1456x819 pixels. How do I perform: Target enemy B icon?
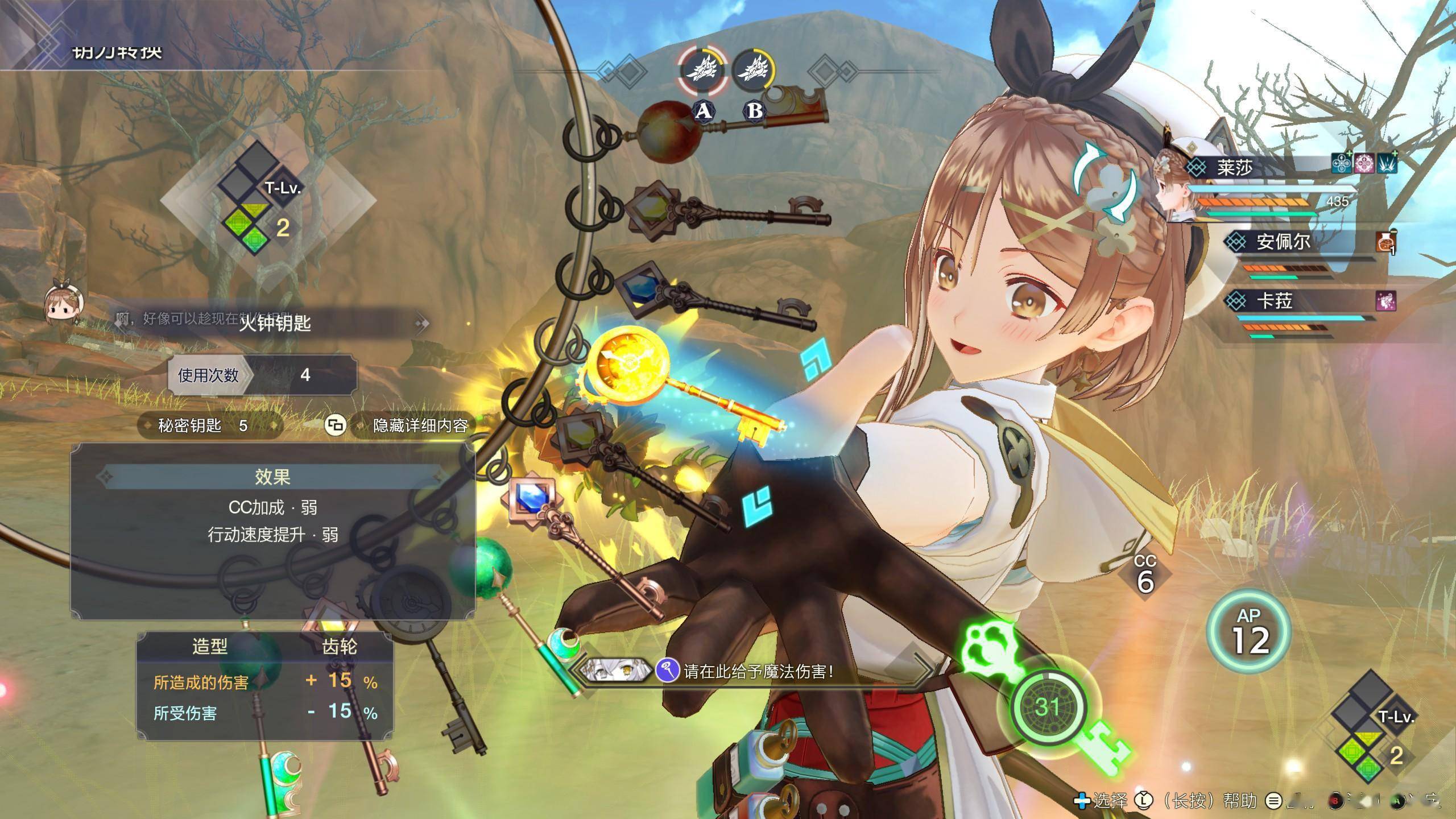[754, 72]
